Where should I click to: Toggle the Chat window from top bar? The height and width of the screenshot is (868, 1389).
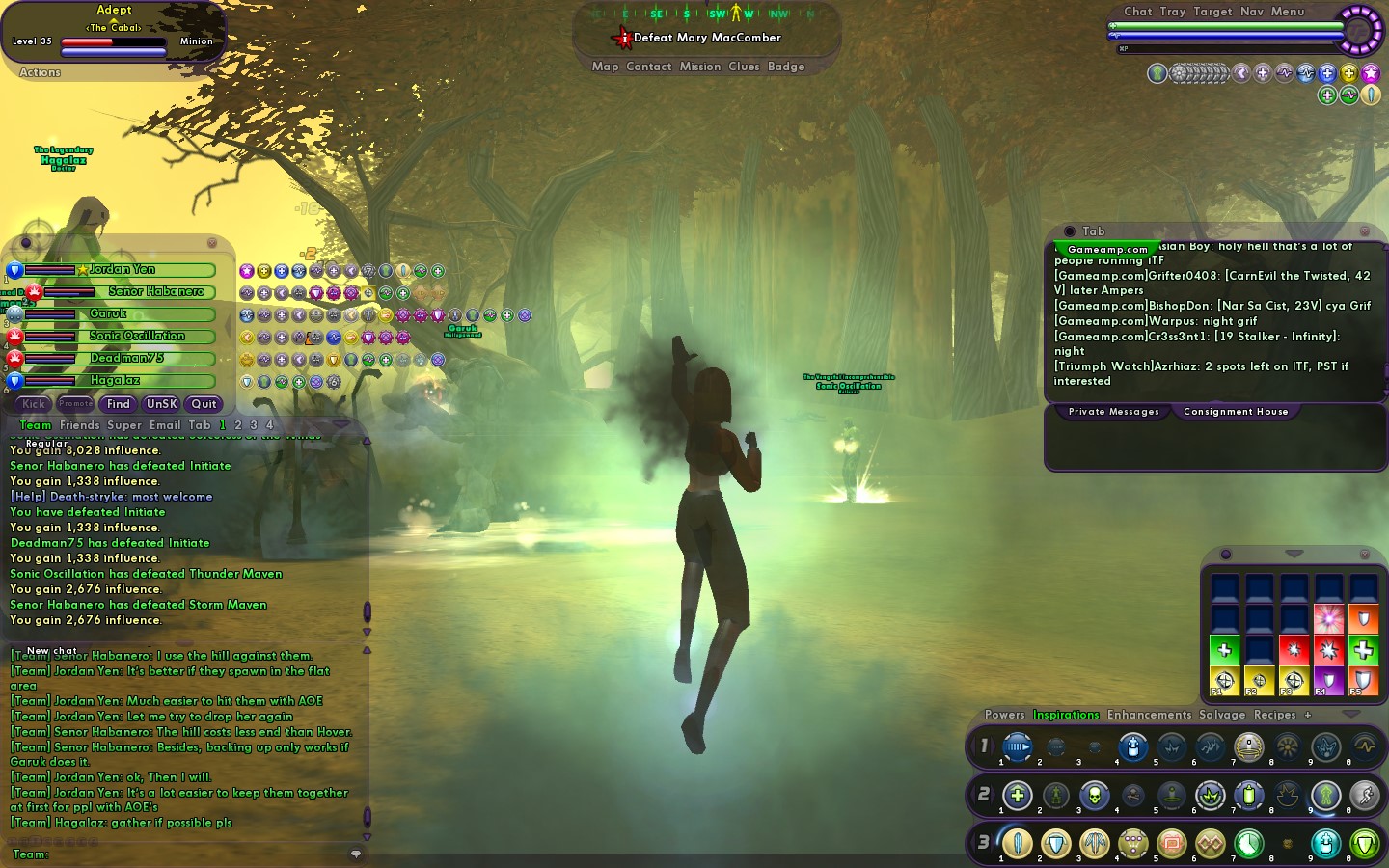[1137, 12]
